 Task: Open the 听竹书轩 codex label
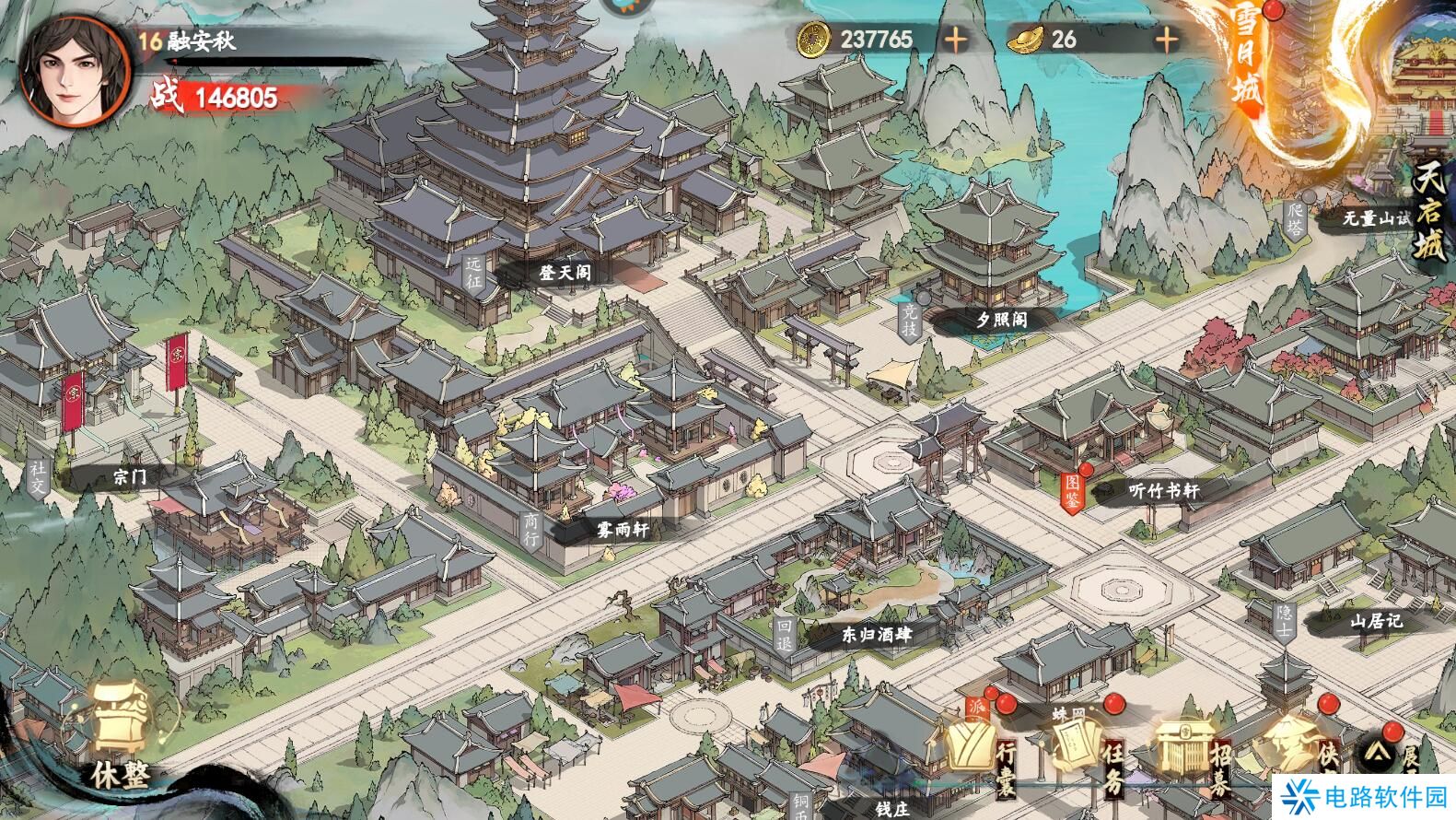(1163, 491)
